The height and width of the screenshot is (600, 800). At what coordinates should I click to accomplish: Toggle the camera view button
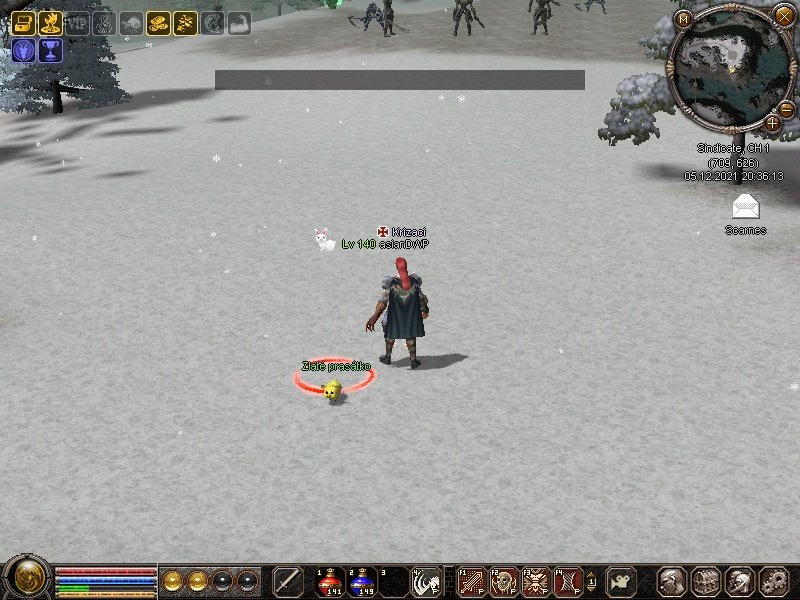621,581
